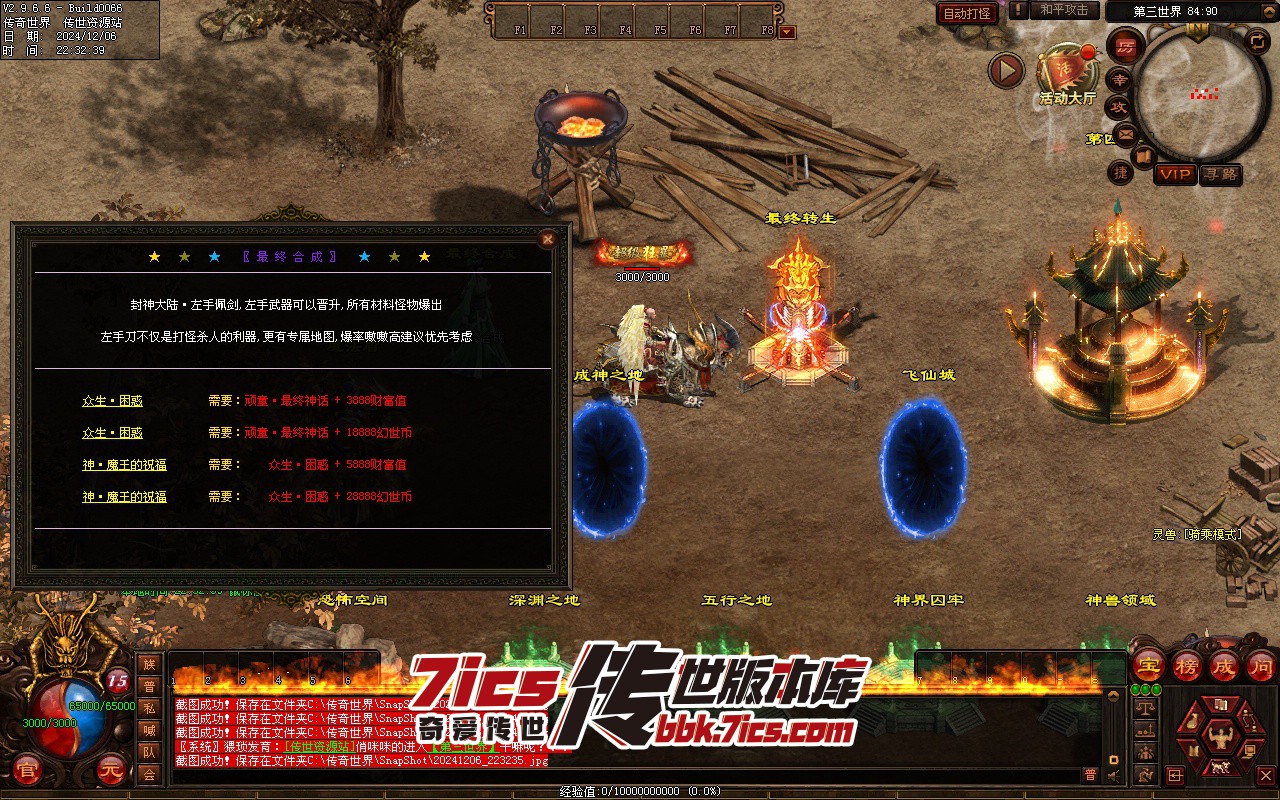Choose 神·魔王的祝福 costing 28888 幻世币
The height and width of the screenshot is (800, 1280).
click(x=124, y=497)
